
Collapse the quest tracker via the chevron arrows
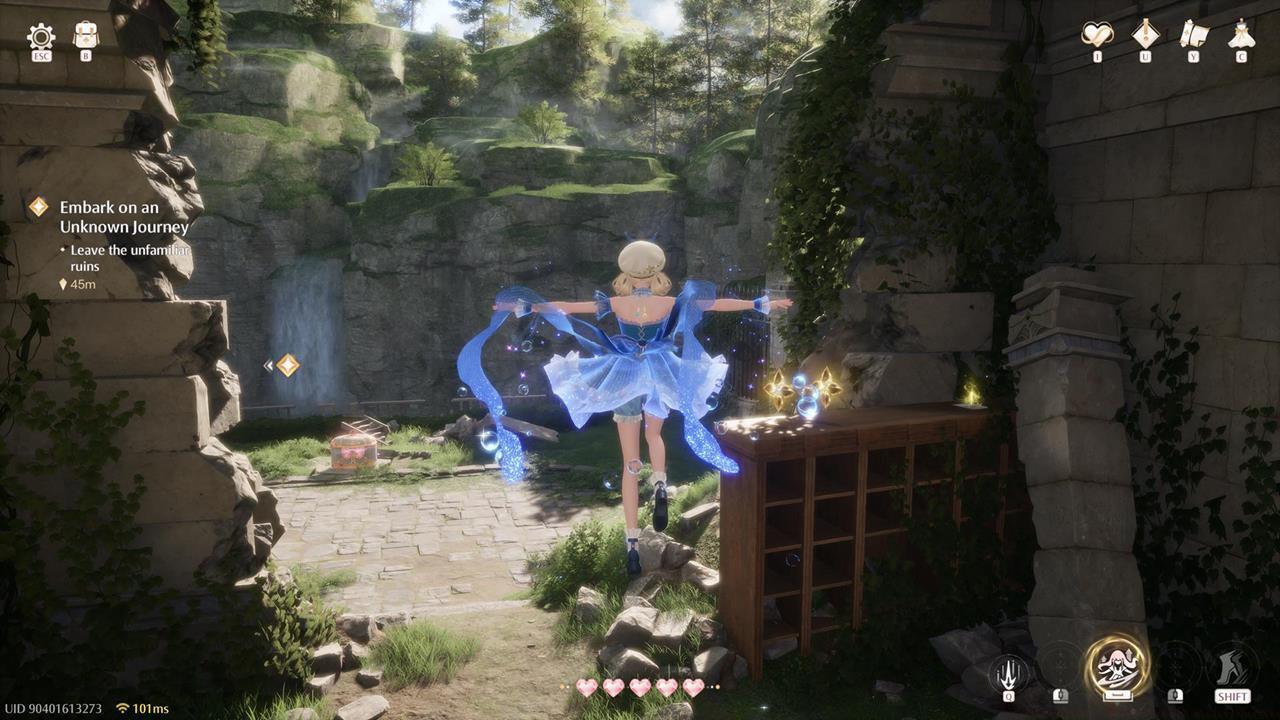270,364
